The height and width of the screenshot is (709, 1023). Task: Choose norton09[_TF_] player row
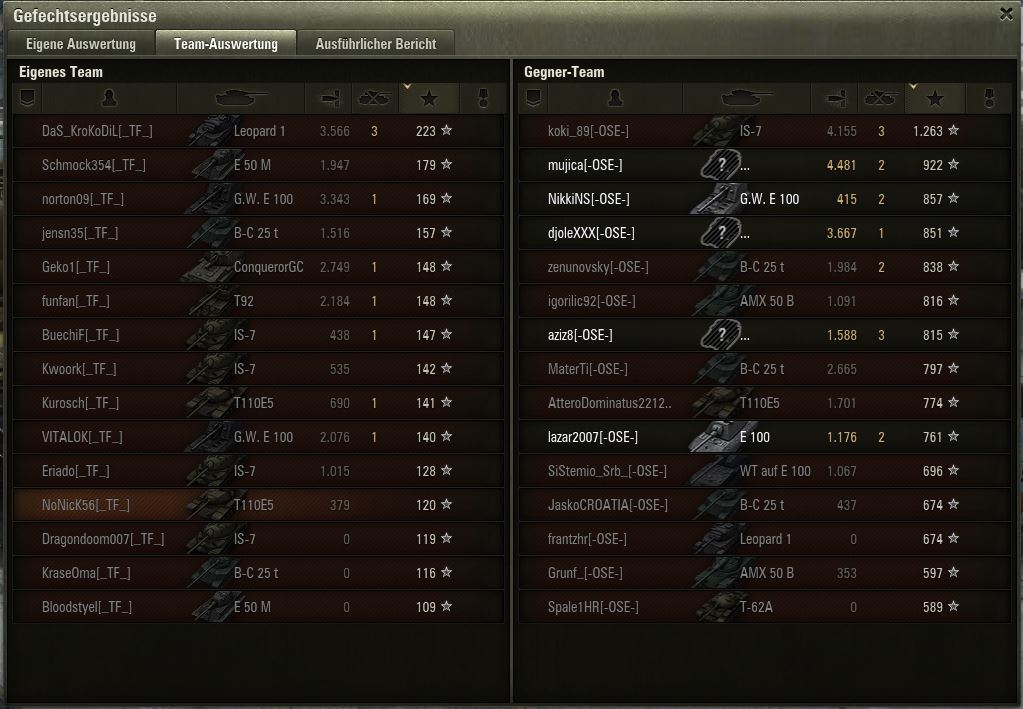(83, 199)
